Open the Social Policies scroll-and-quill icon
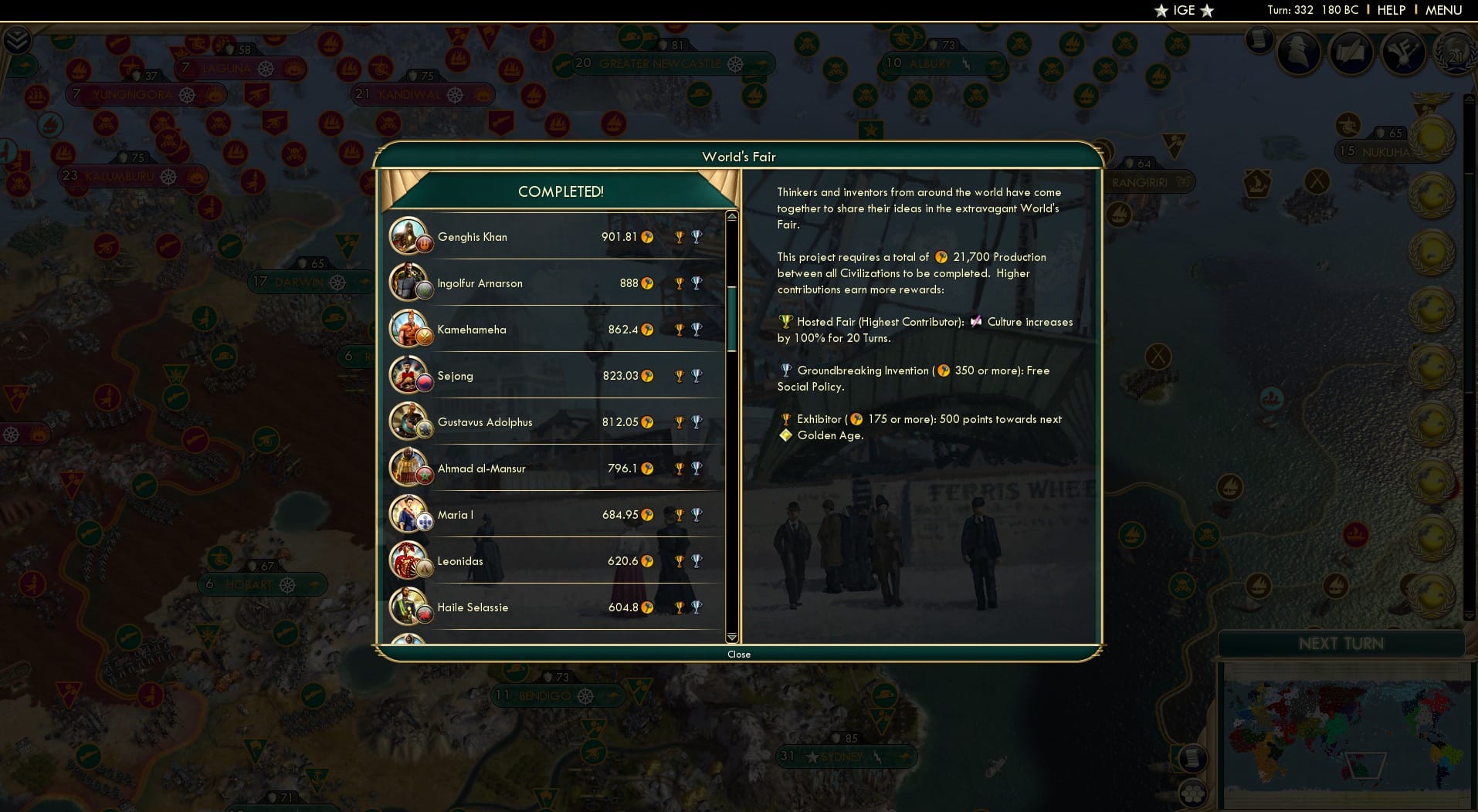1478x812 pixels. (1352, 52)
